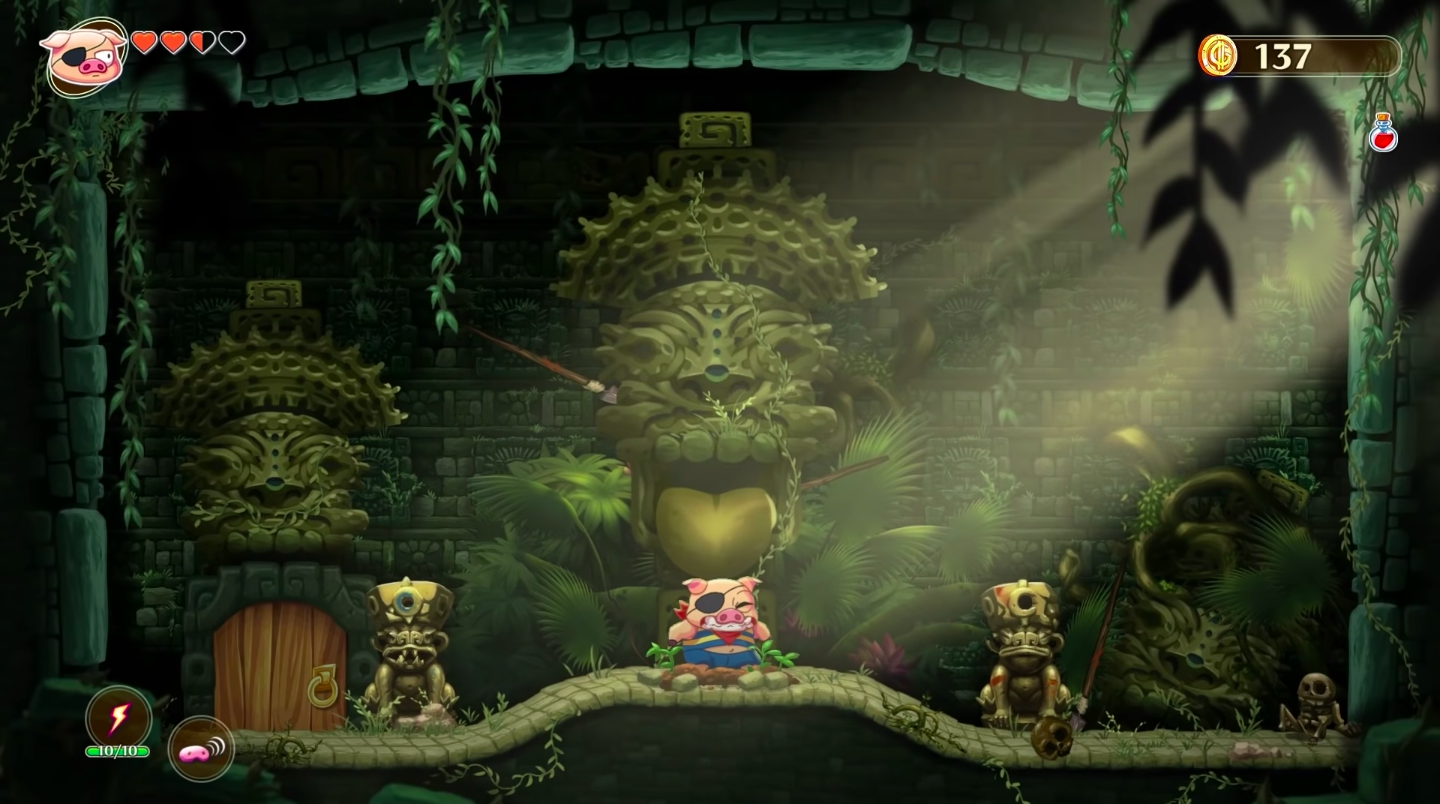Click the first full heart icon

[x=145, y=44]
